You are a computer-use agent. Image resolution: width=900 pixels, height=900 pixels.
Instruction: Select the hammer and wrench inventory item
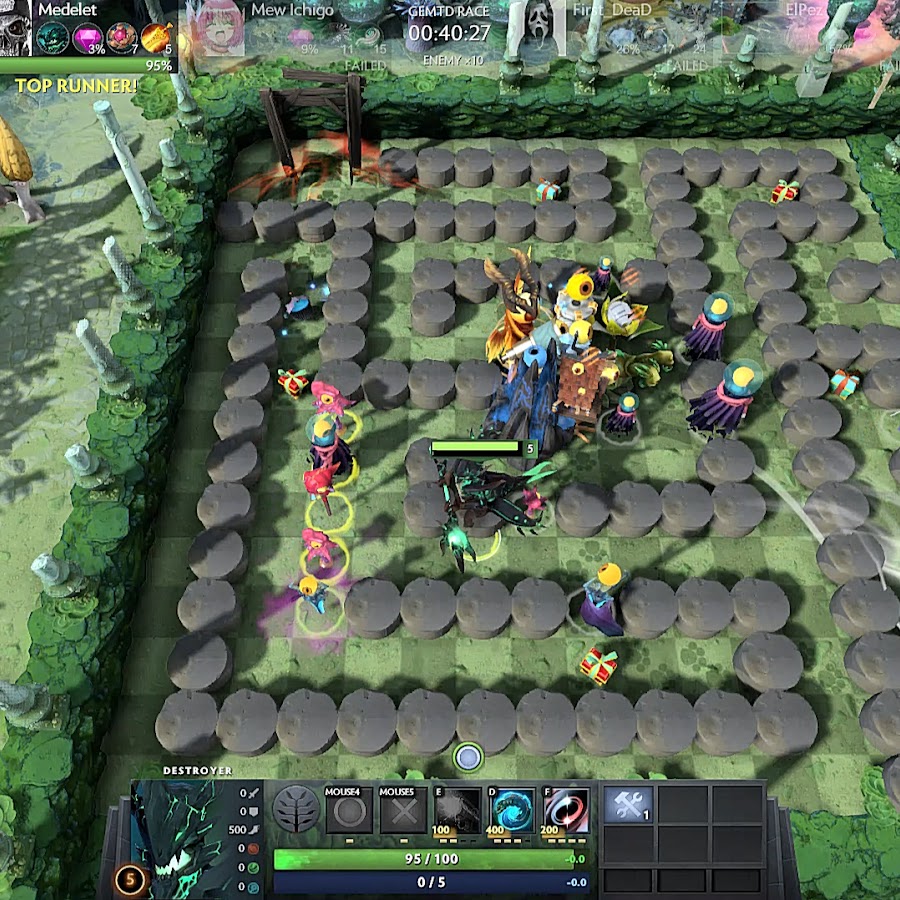[x=629, y=805]
